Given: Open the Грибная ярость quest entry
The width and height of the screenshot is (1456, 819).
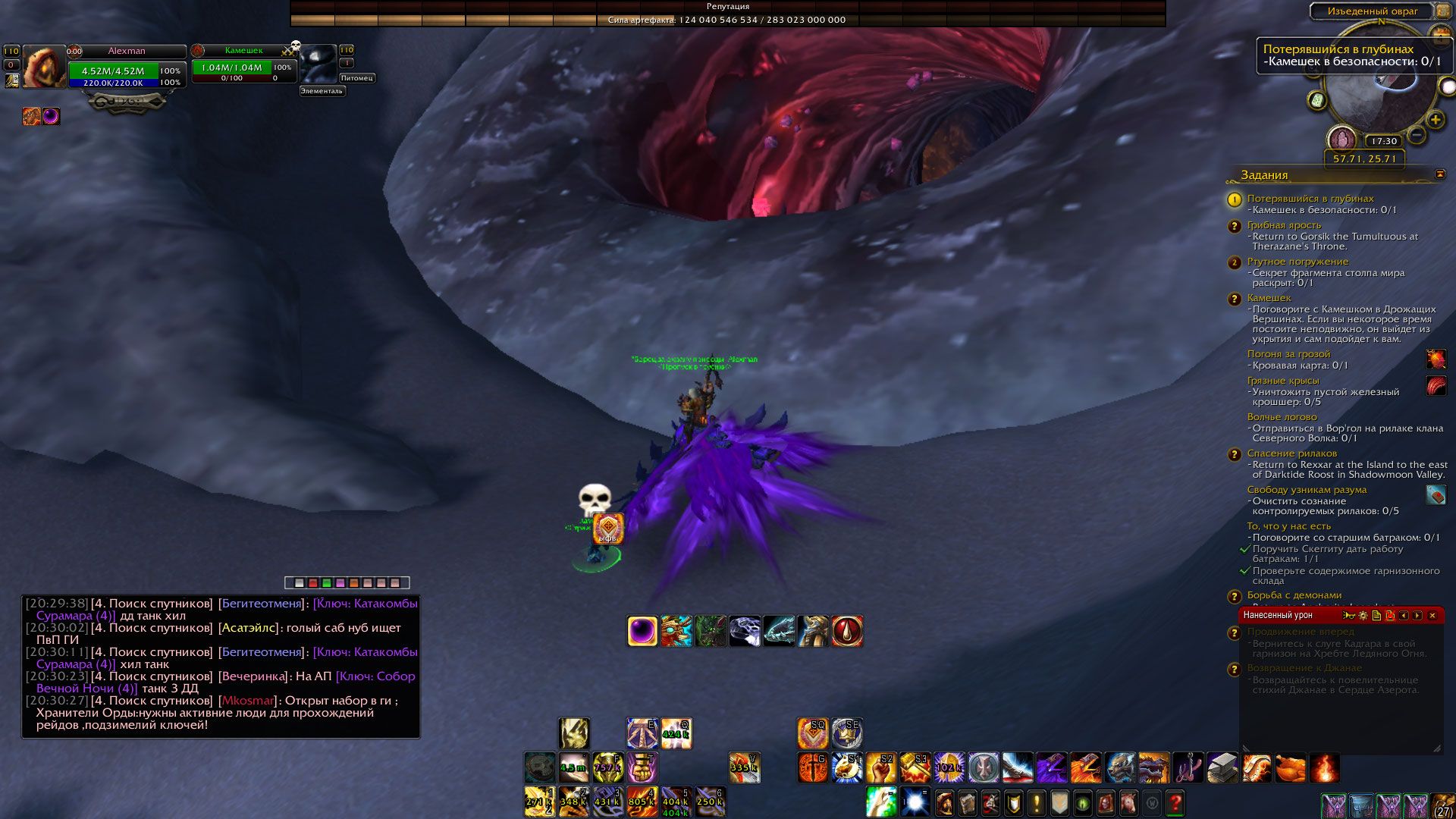Looking at the screenshot, I should point(1284,225).
